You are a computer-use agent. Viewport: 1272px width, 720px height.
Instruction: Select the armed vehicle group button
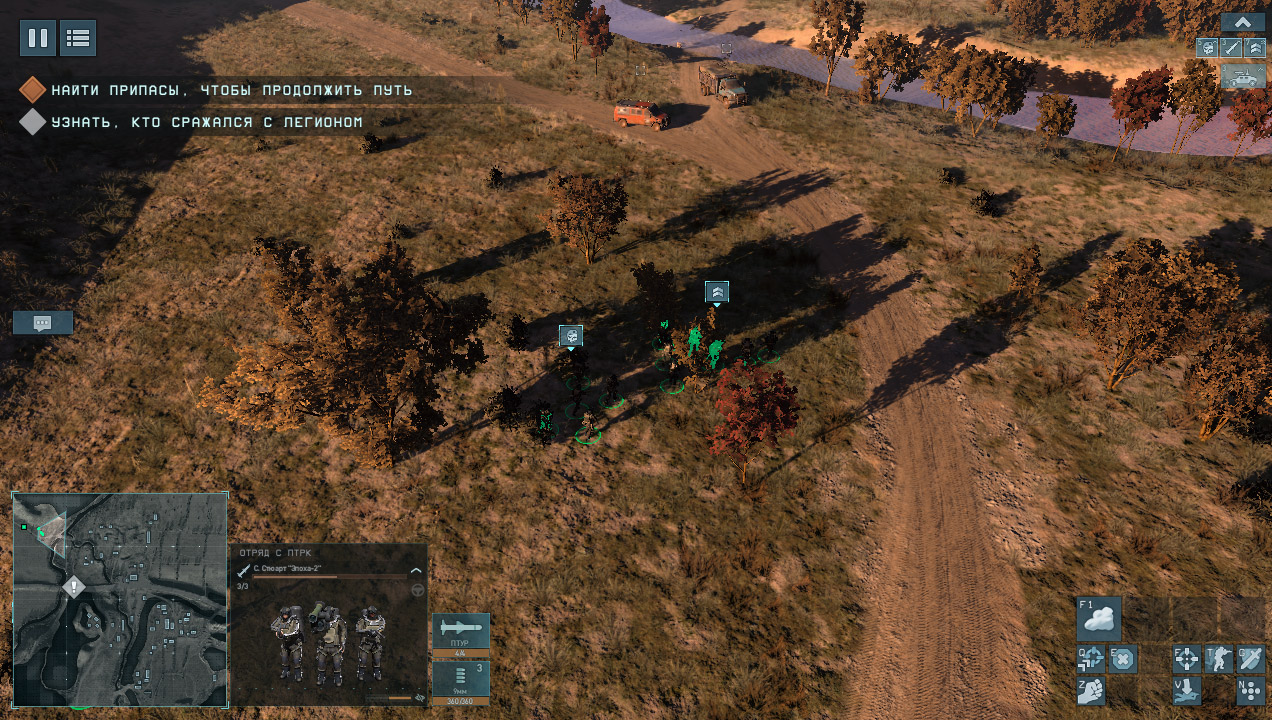tap(1243, 76)
